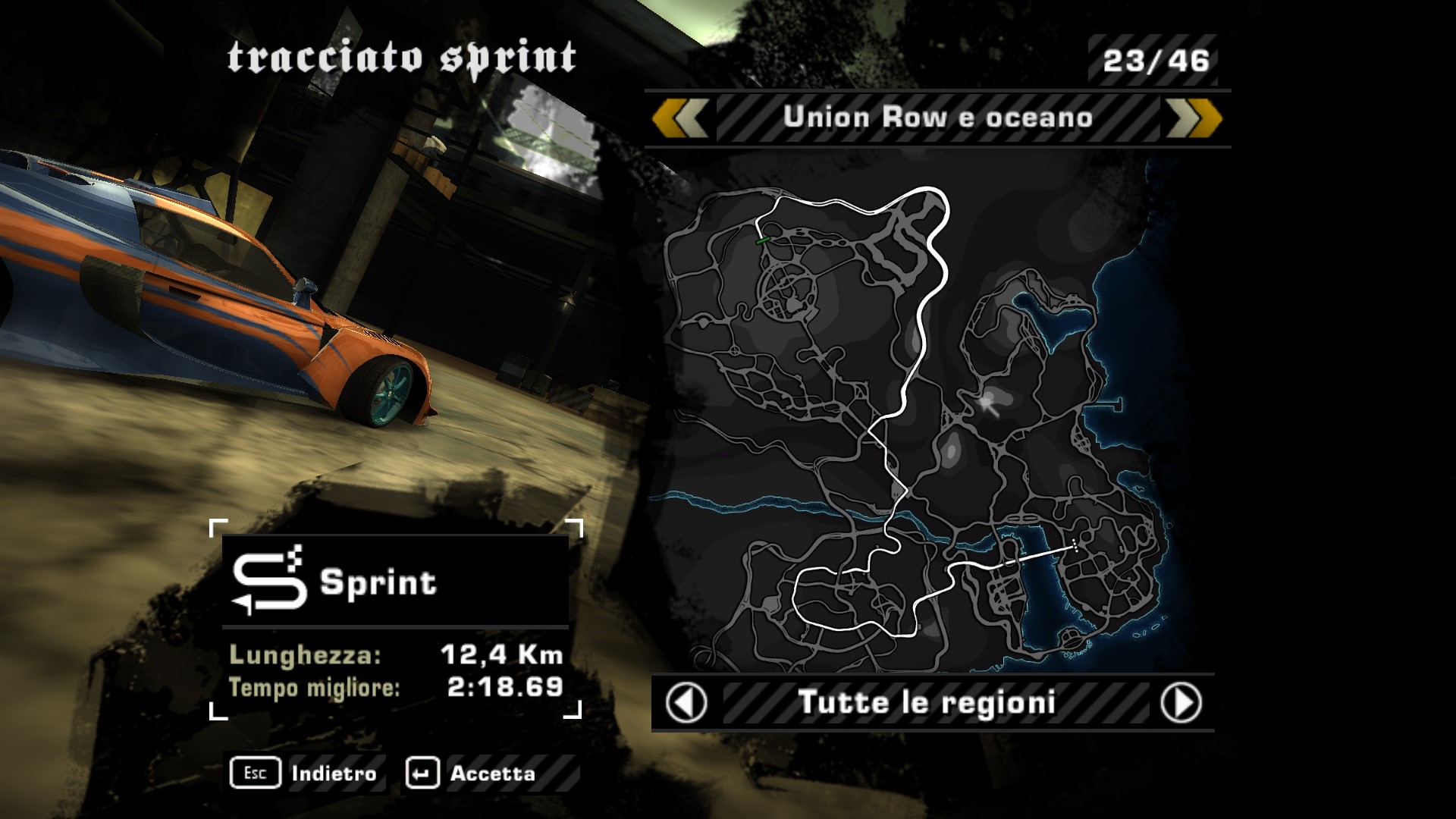Screen dimensions: 1456x819
Task: Go to the previous track with left yellow chevrons
Action: pos(680,119)
